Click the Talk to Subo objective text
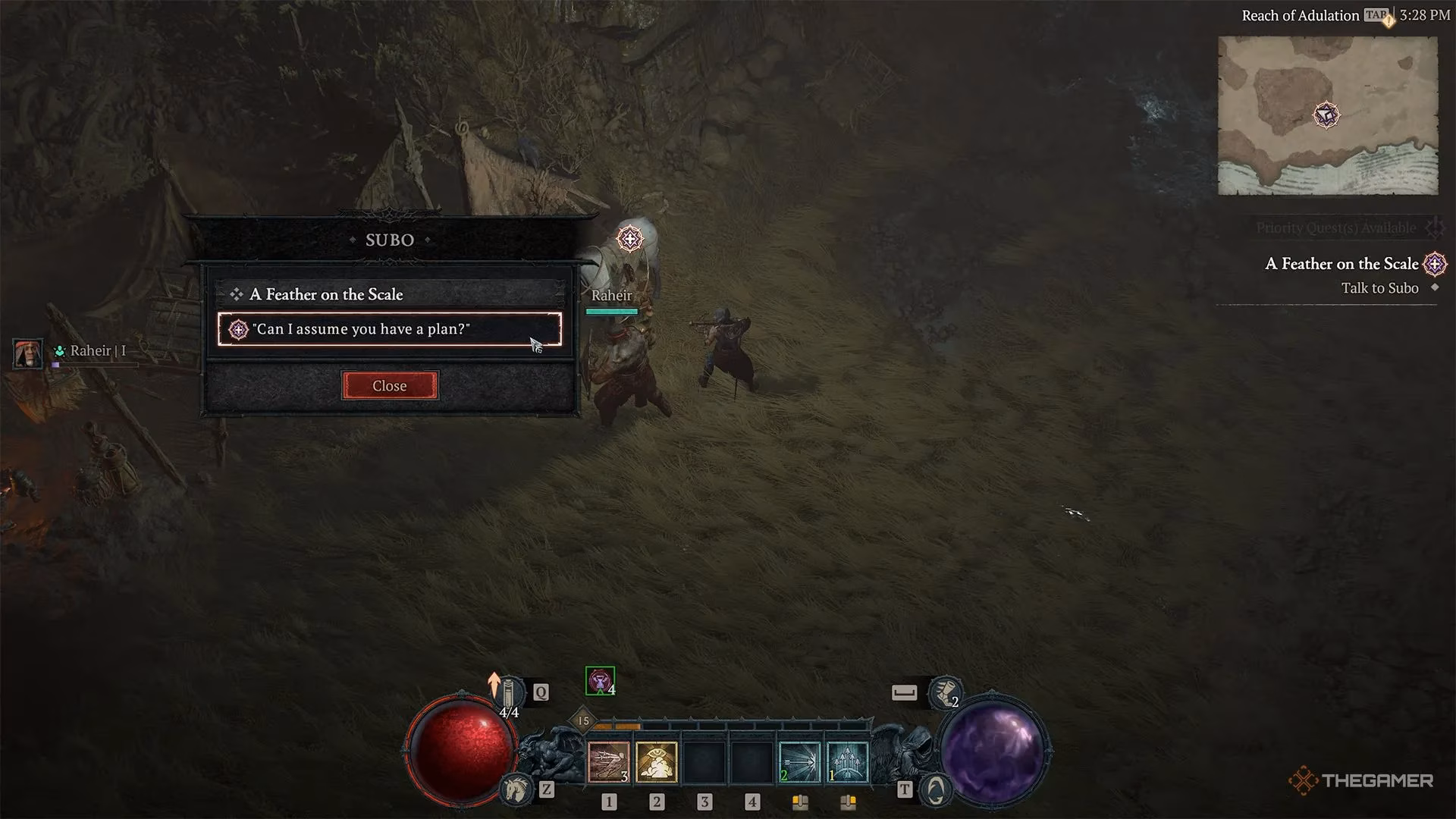 click(1379, 288)
